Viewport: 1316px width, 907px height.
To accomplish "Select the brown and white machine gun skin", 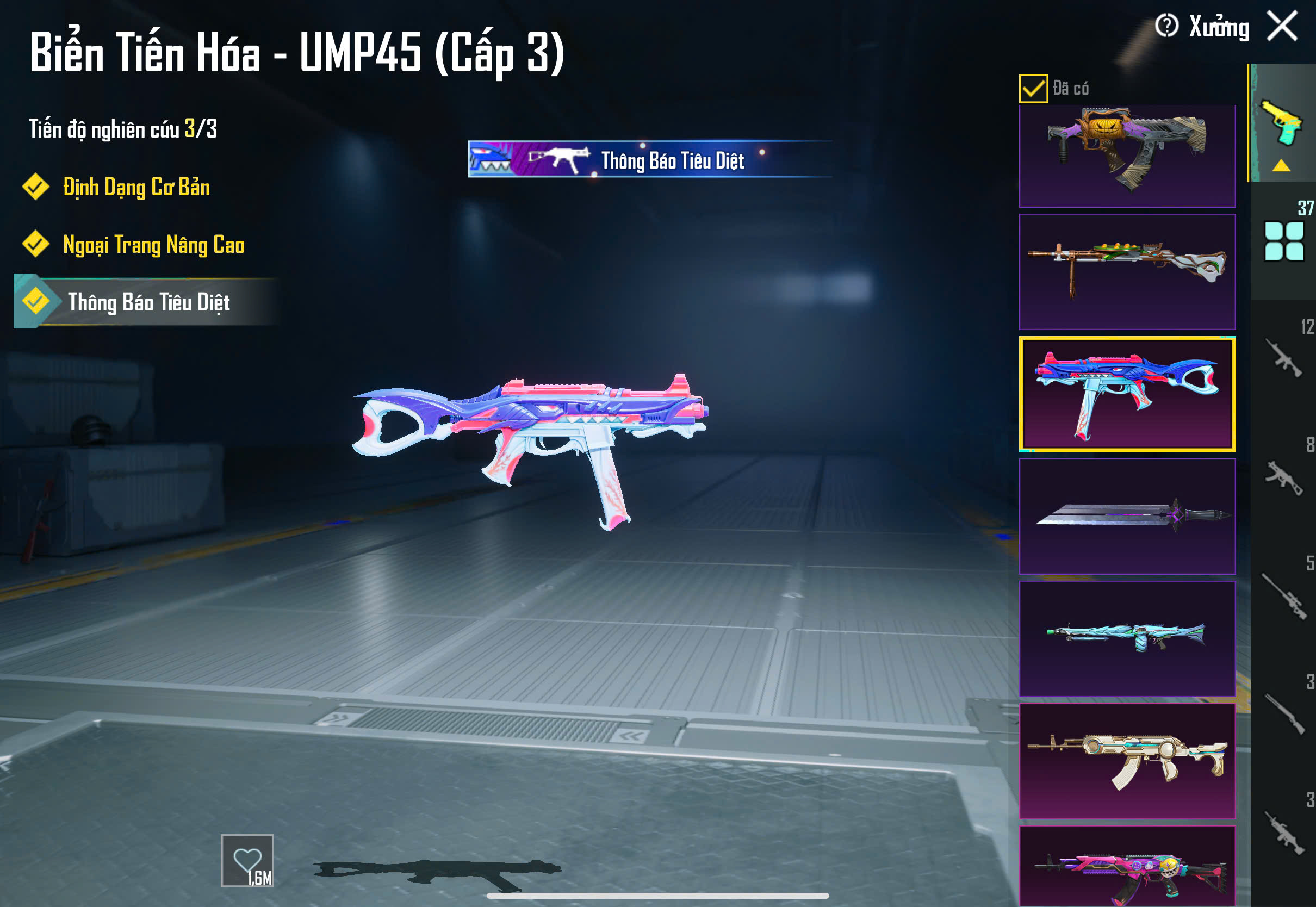I will pyautogui.click(x=1127, y=271).
